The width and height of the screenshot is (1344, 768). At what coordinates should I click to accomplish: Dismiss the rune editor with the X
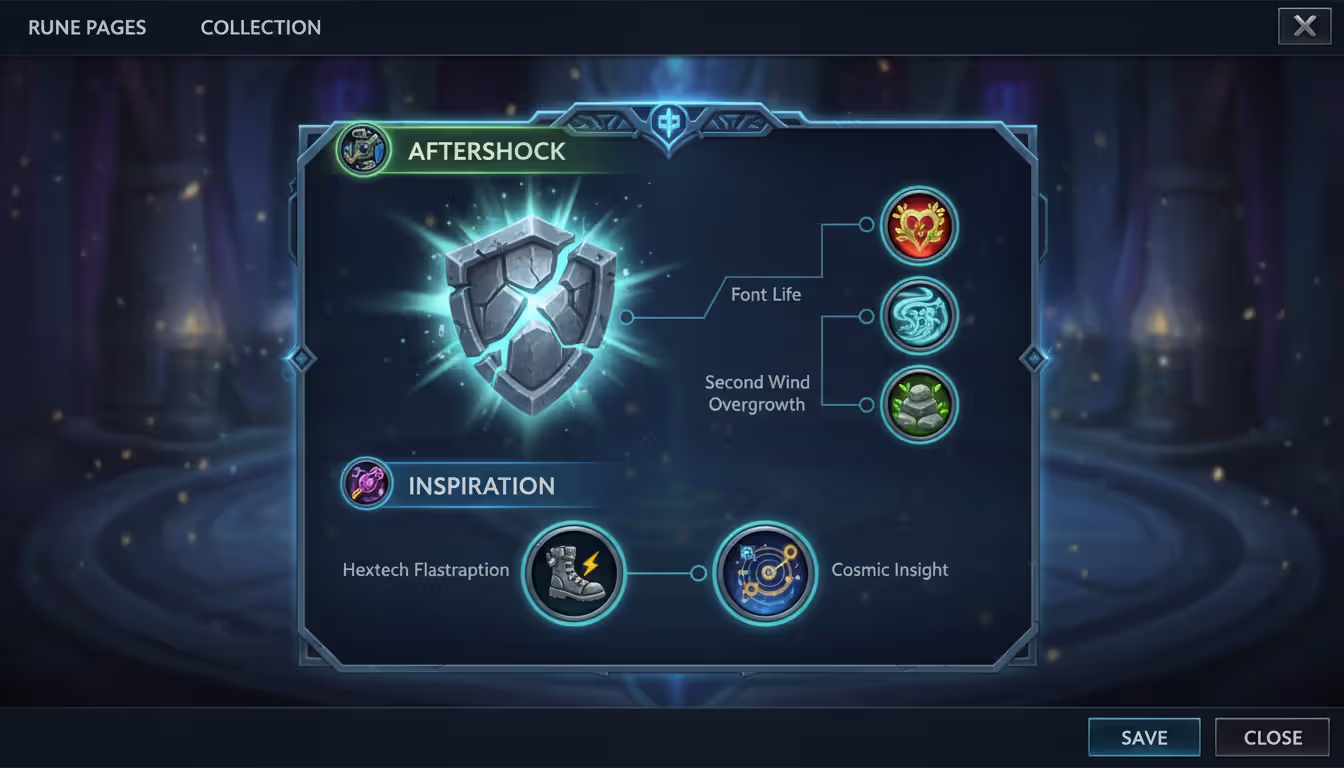(x=1304, y=26)
